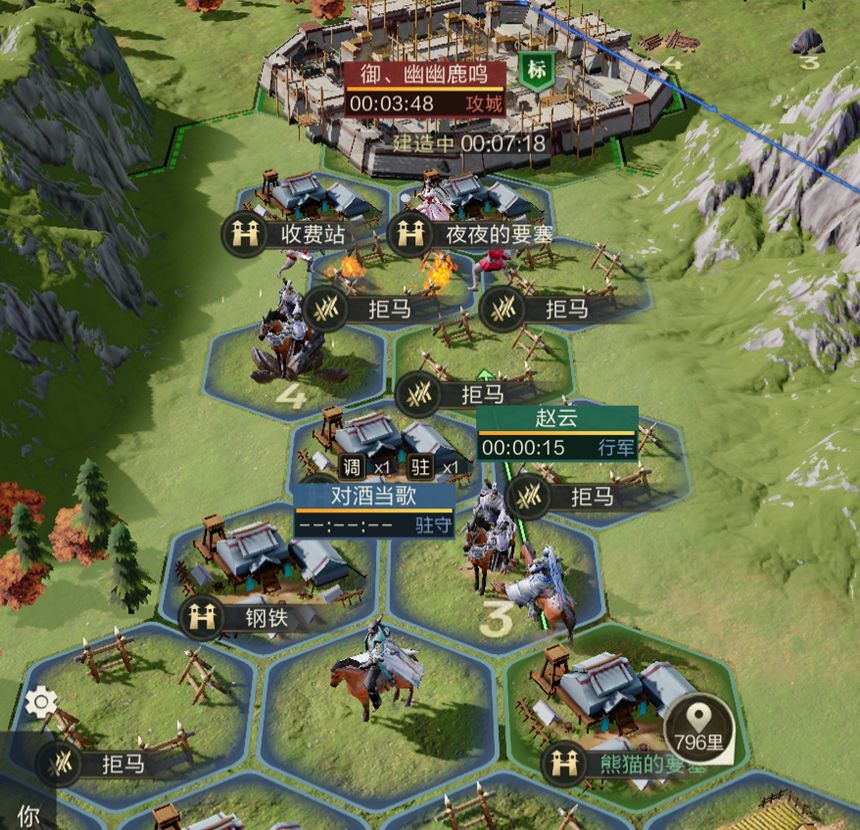Screen dimensions: 860x830
Task: Tap the 驻 x1 badge
Action: coord(436,468)
